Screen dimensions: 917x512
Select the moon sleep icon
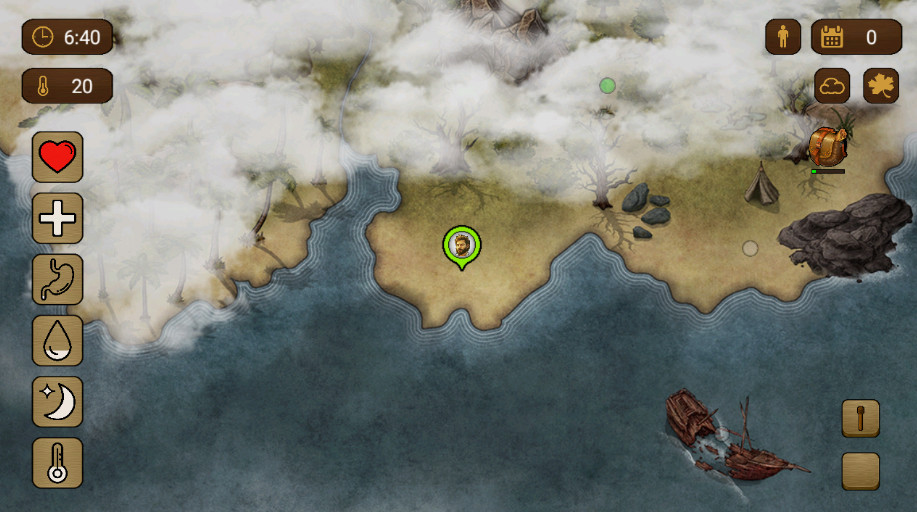pos(58,402)
